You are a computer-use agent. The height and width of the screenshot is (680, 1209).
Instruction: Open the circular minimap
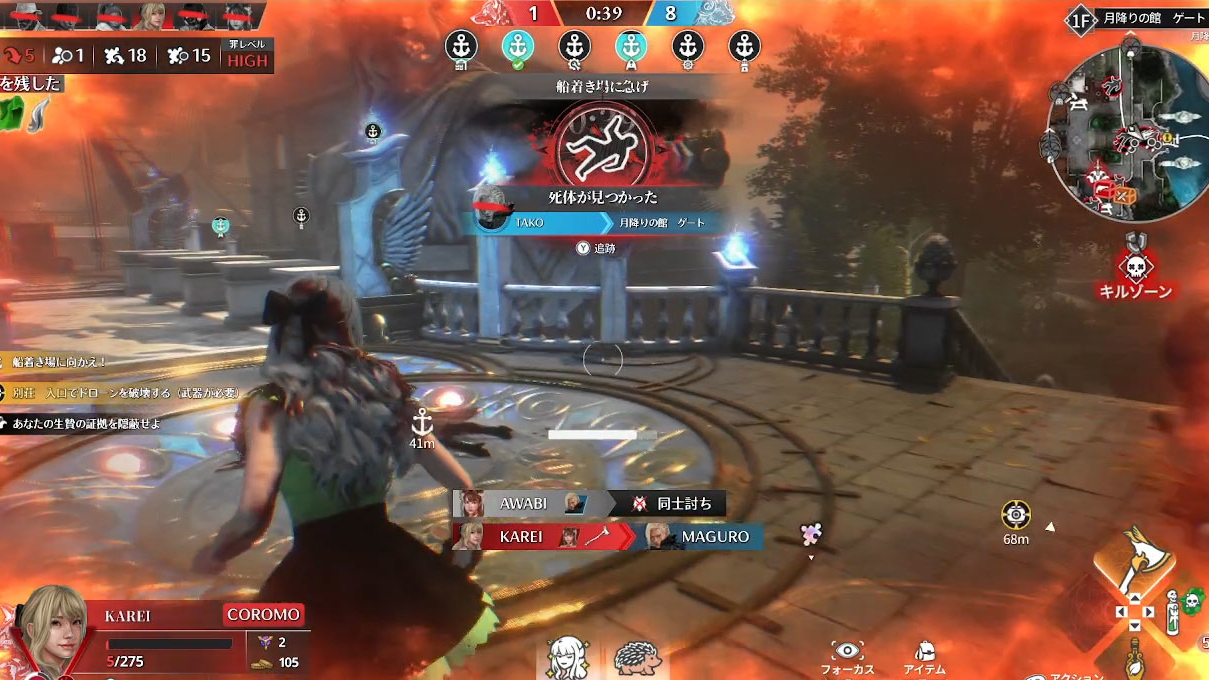pos(1122,132)
